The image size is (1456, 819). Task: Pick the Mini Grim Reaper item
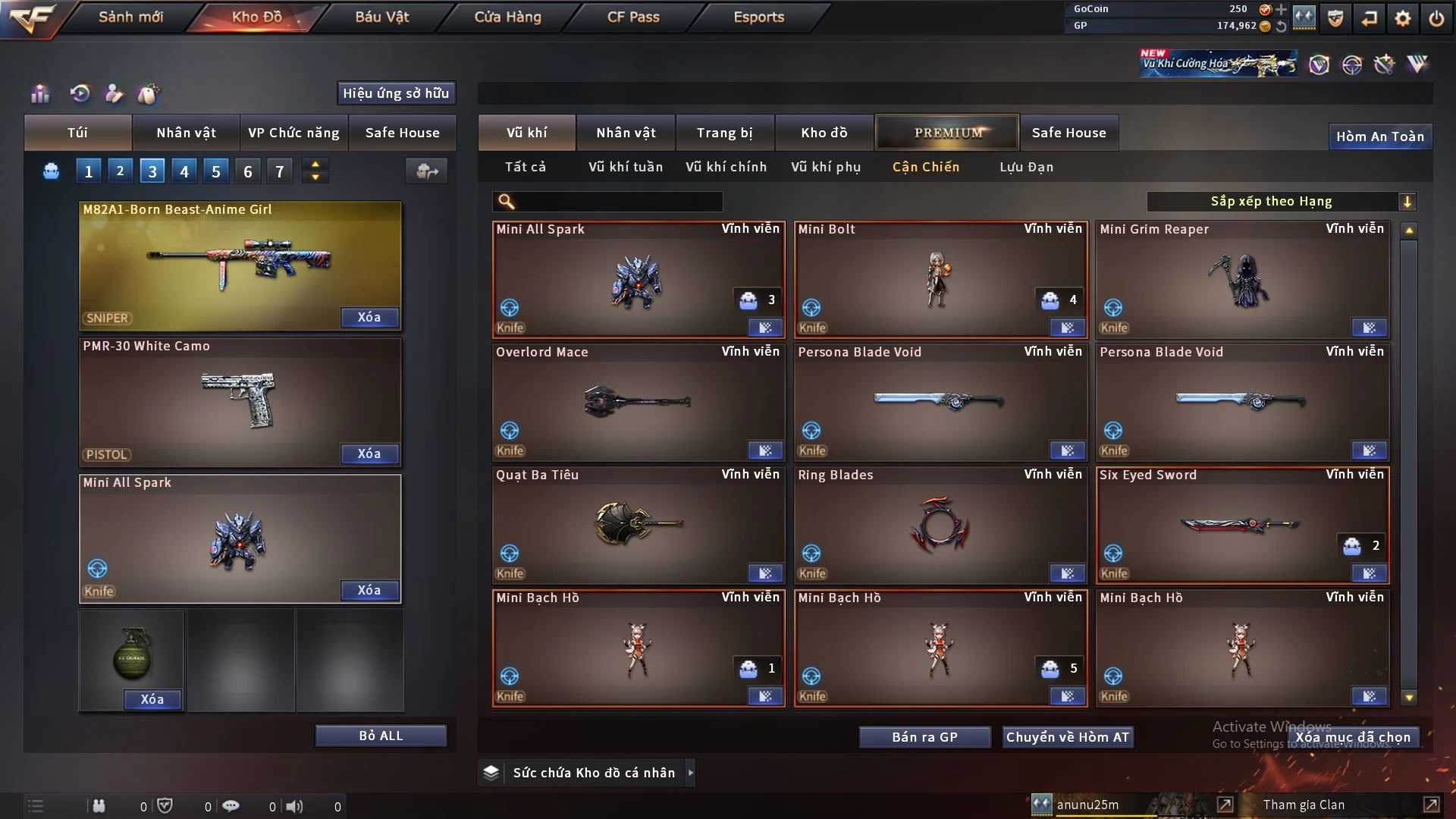(1241, 279)
